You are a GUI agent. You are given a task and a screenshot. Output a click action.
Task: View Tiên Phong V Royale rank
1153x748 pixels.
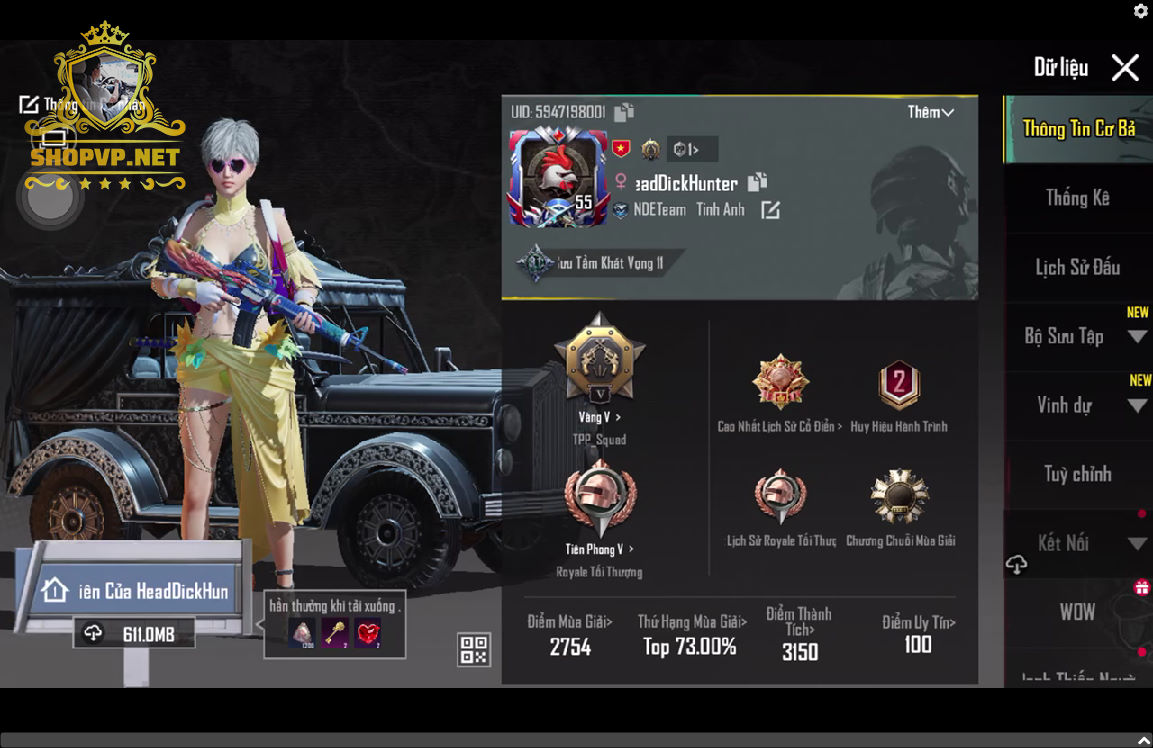click(x=599, y=500)
